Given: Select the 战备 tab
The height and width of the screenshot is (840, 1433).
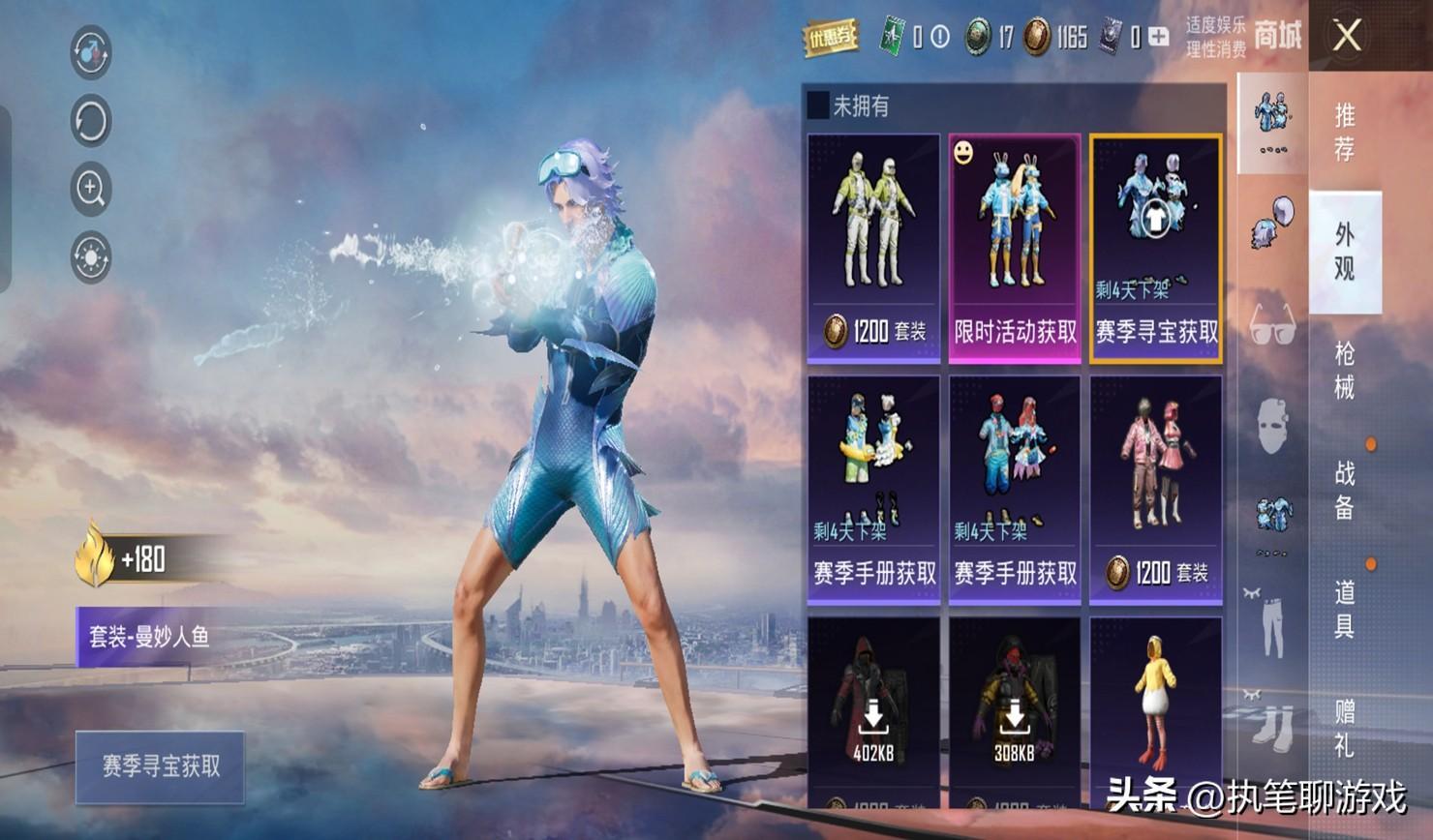Looking at the screenshot, I should (x=1345, y=490).
